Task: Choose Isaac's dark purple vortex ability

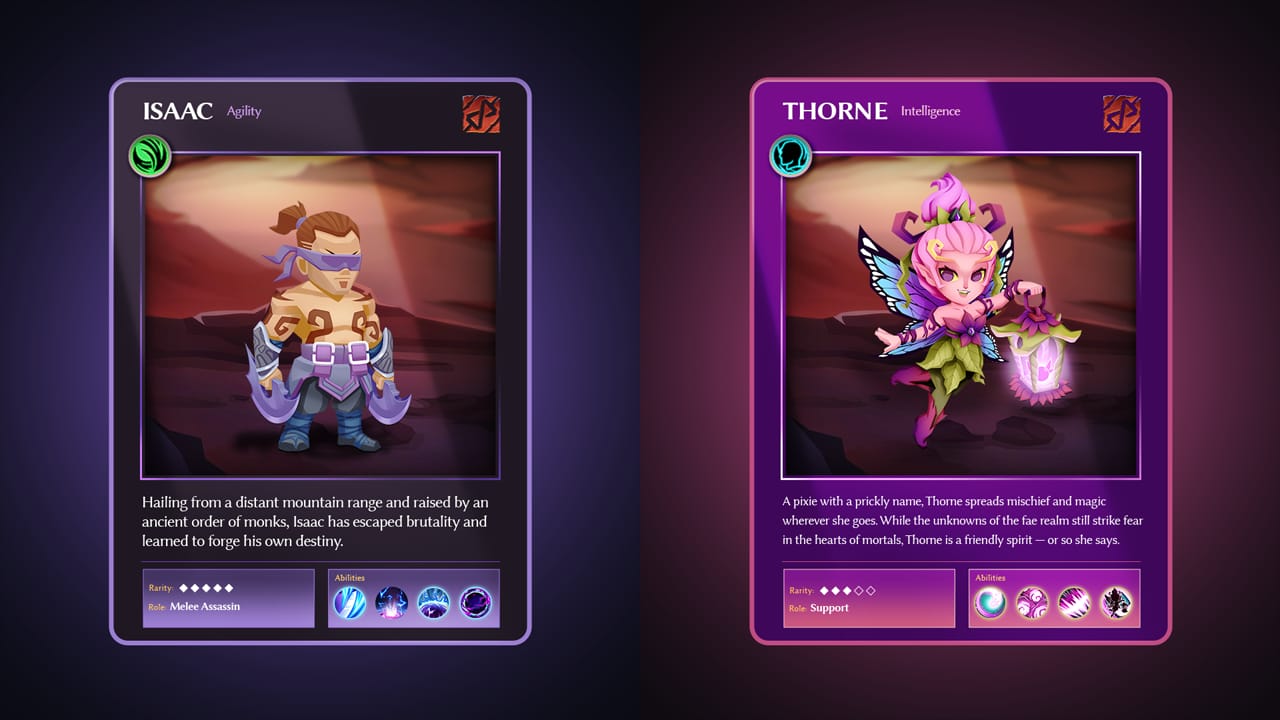Action: tap(475, 603)
